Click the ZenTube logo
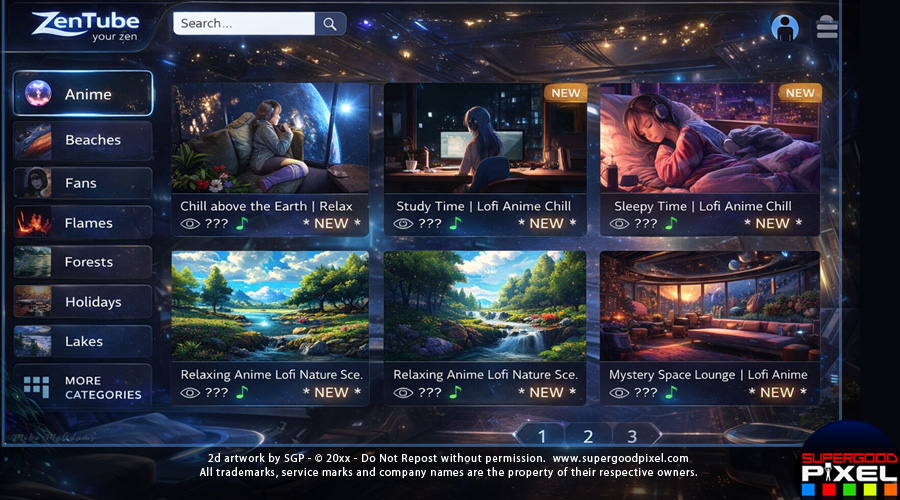The height and width of the screenshot is (500, 900). tap(85, 27)
